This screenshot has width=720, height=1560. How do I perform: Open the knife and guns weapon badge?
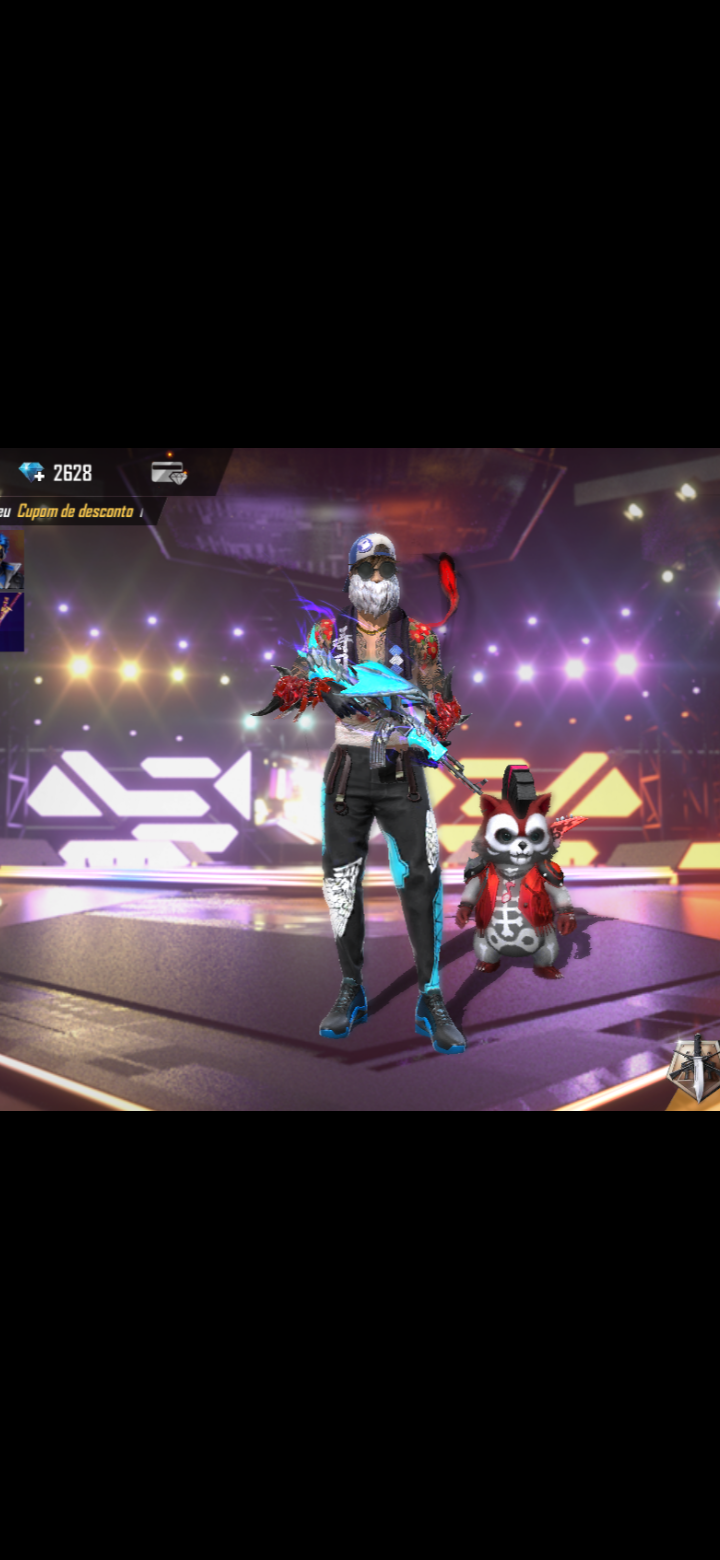[x=695, y=1068]
